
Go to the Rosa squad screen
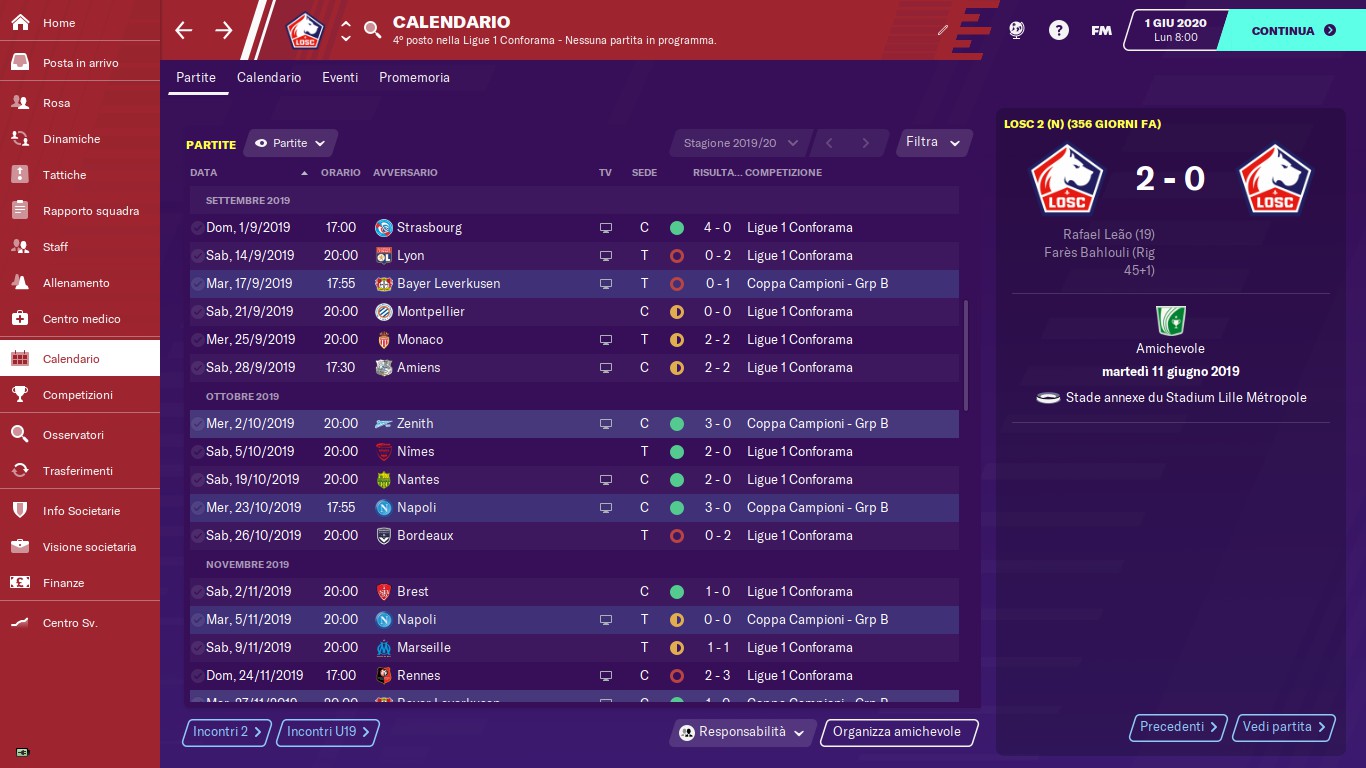pyautogui.click(x=56, y=103)
